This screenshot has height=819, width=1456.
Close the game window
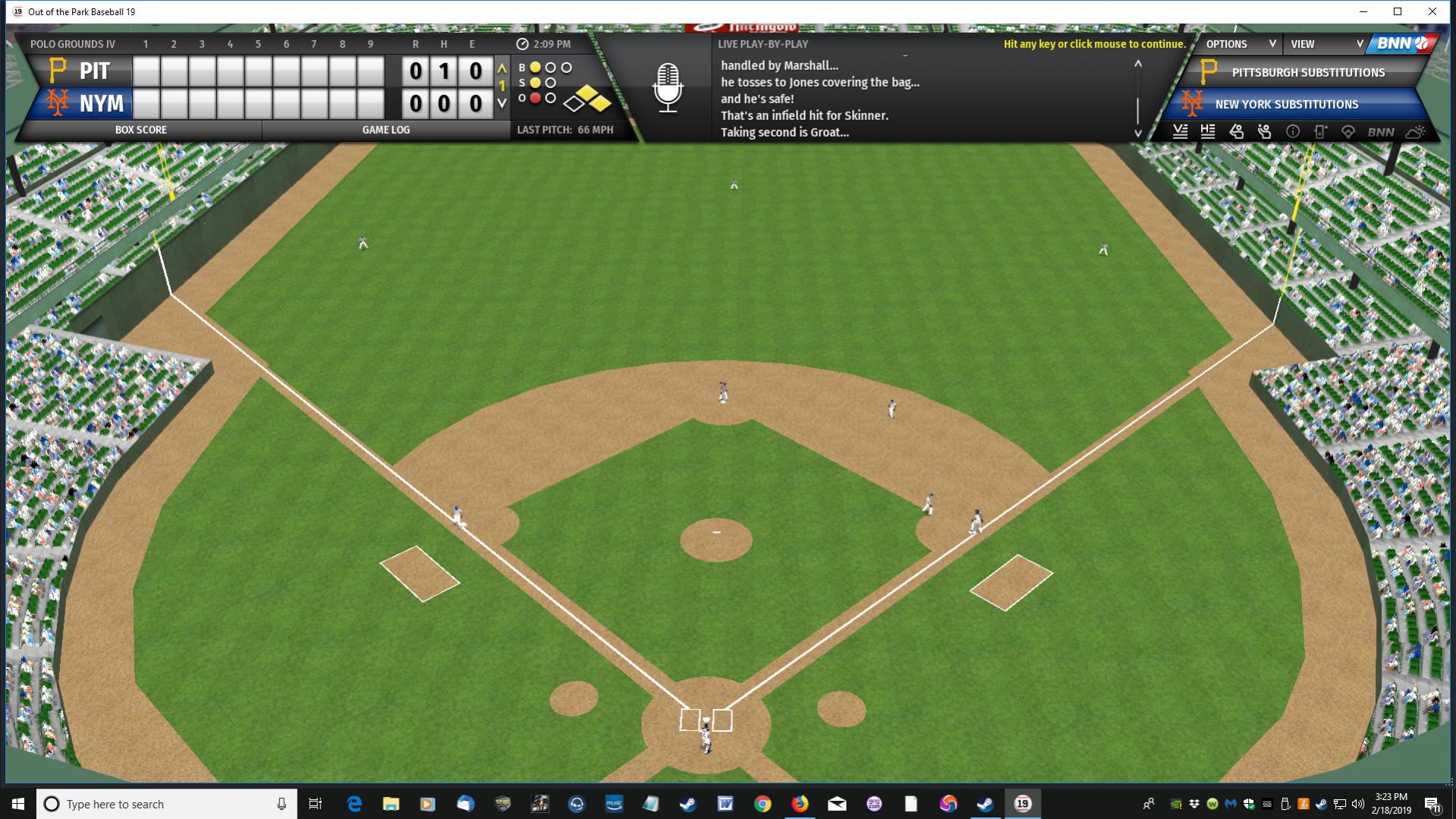(x=1432, y=11)
